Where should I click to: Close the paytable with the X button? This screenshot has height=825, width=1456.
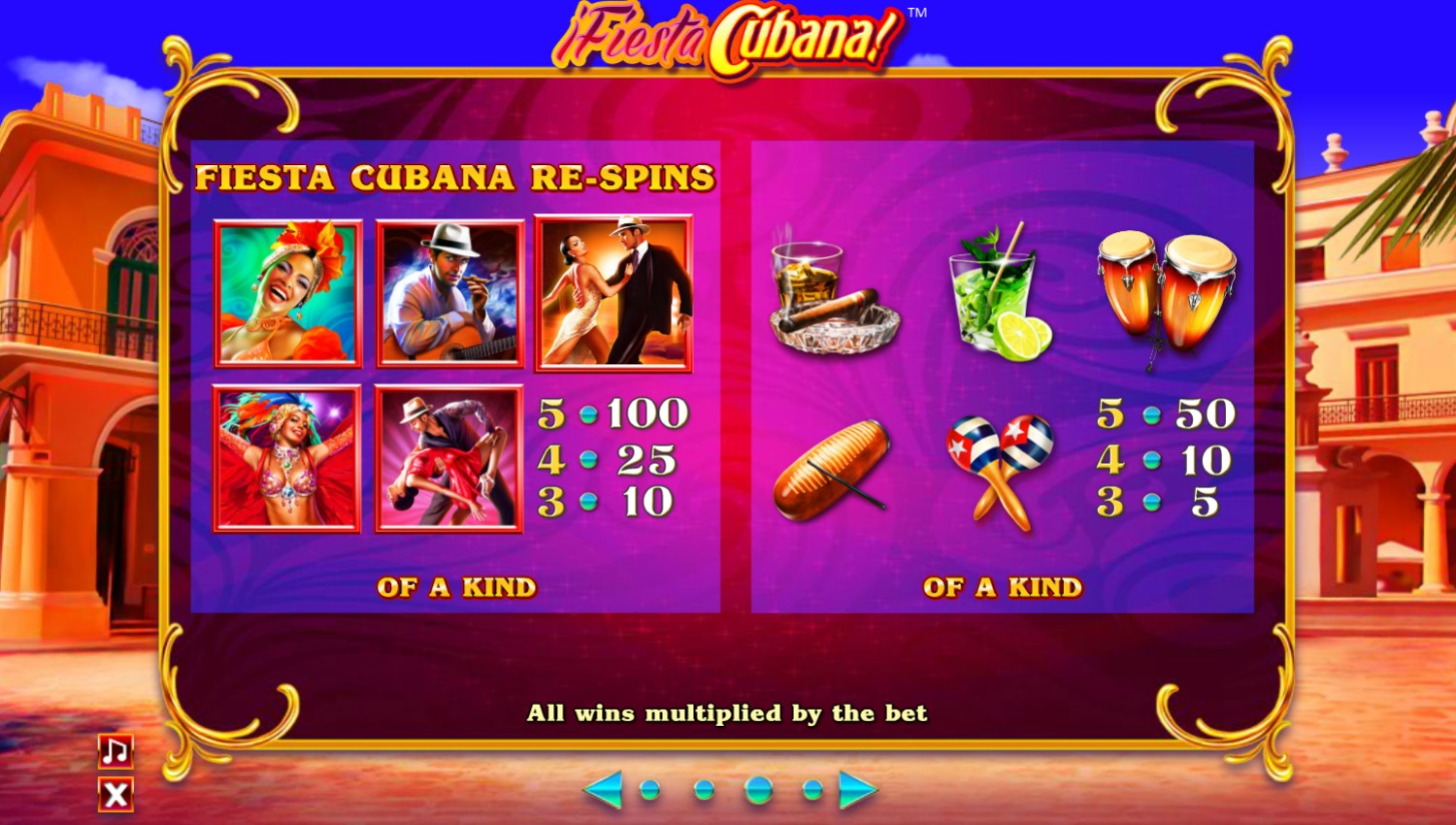coord(116,795)
